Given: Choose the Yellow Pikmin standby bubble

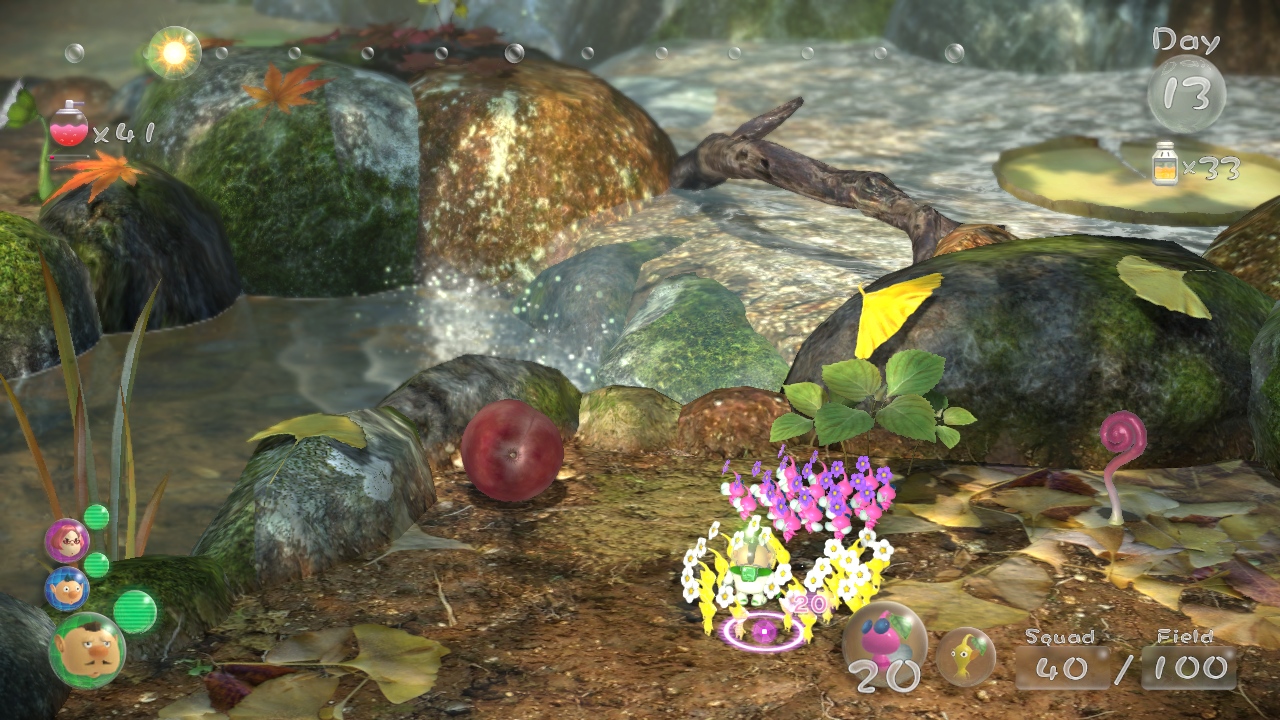Looking at the screenshot, I should 965,656.
